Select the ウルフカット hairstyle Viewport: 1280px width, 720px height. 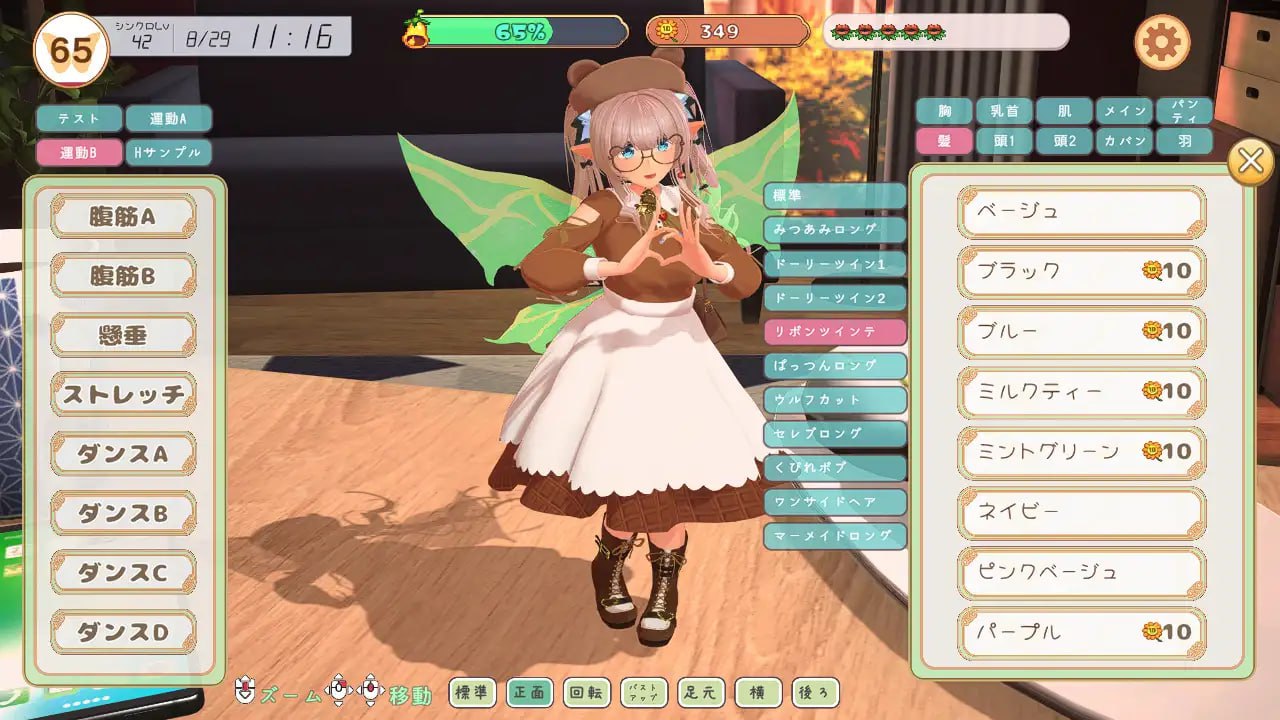[x=836, y=399]
